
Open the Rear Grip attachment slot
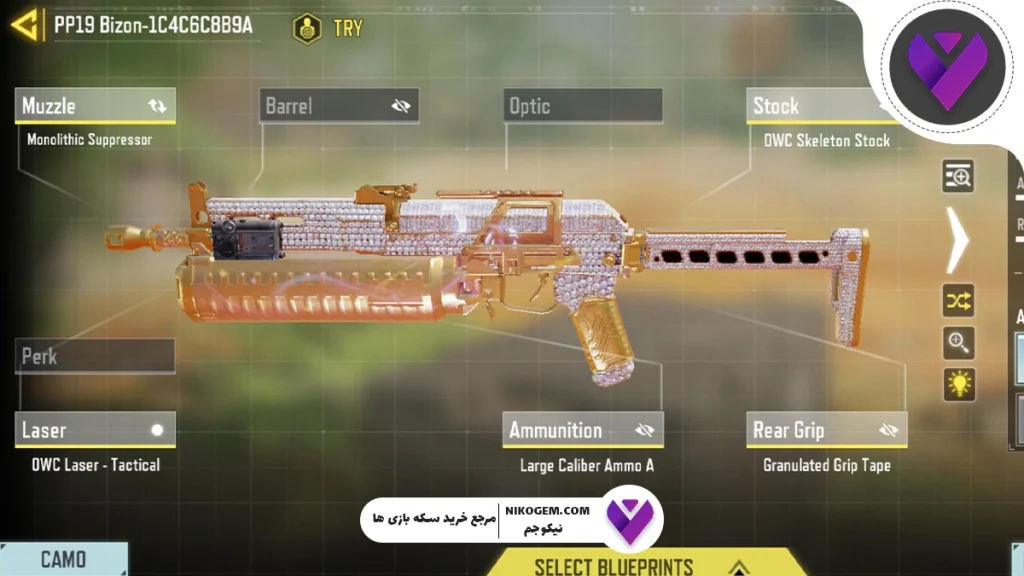[826, 430]
